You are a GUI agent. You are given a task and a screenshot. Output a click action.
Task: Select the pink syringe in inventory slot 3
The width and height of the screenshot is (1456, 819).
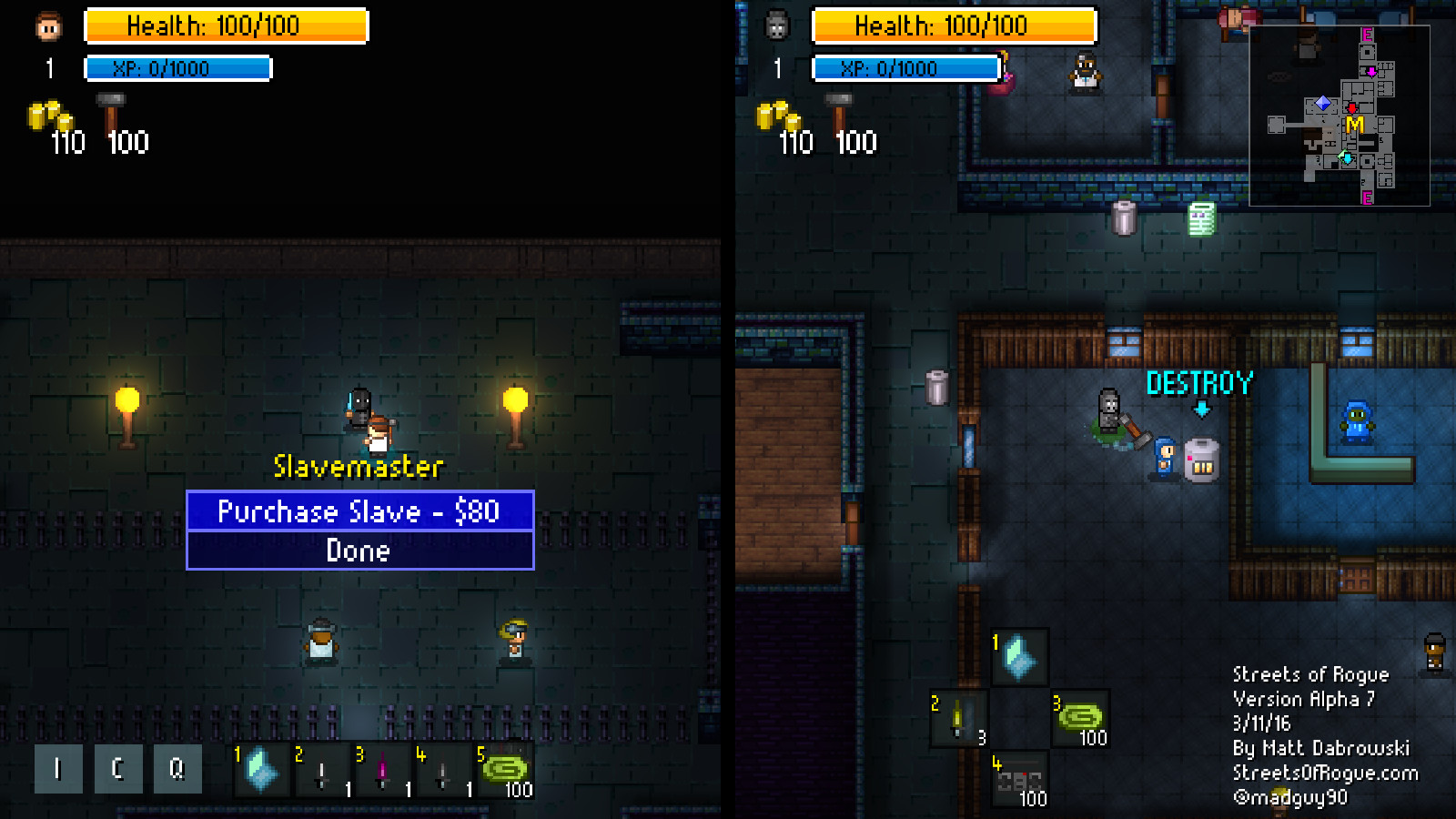click(382, 770)
